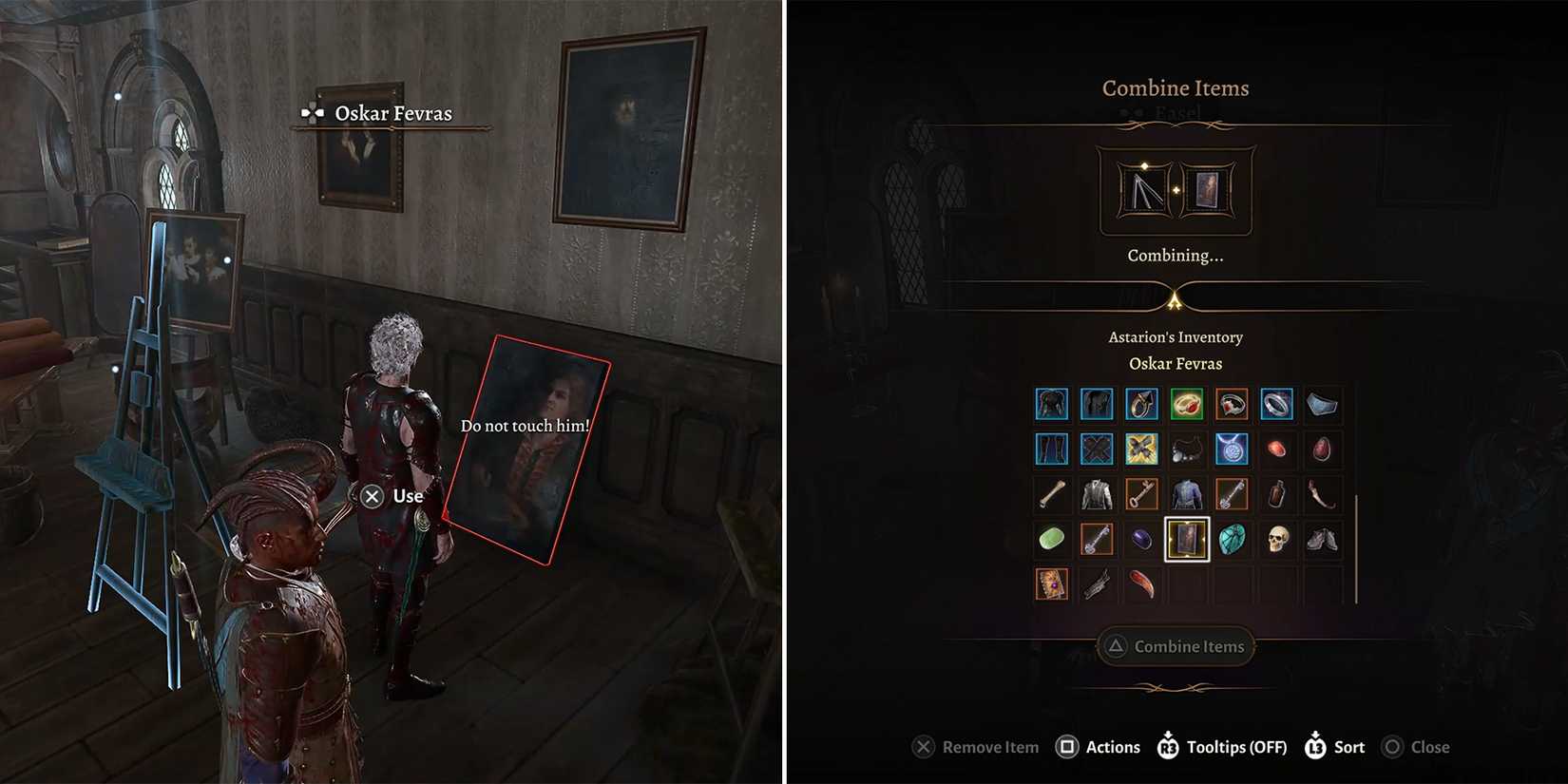Select the curved fang item

click(x=1320, y=492)
